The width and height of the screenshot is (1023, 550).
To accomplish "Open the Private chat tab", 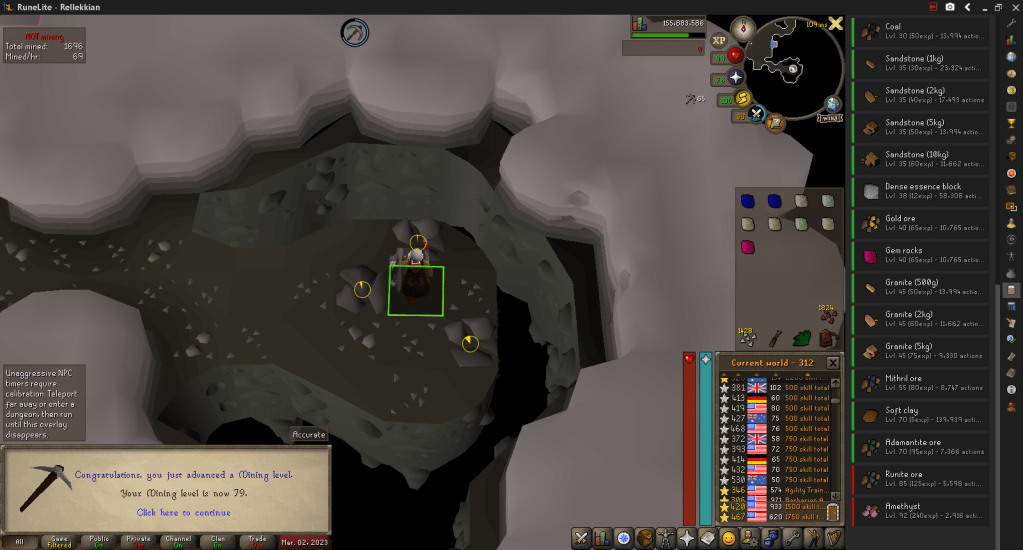I will 138,541.
